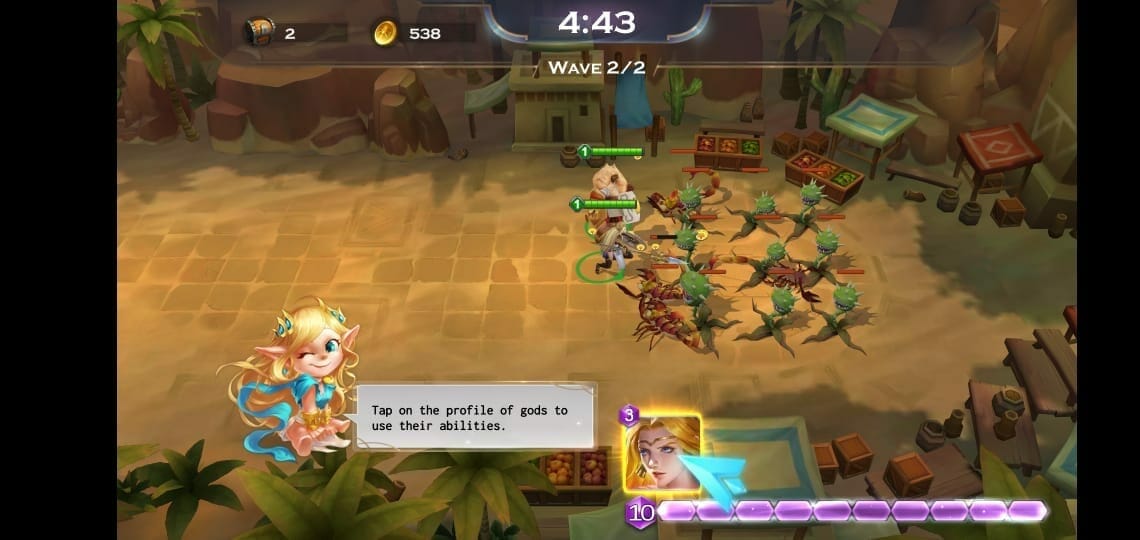This screenshot has height=540, width=1140.
Task: Click the tutorial tip speech bubble
Action: pyautogui.click(x=476, y=416)
